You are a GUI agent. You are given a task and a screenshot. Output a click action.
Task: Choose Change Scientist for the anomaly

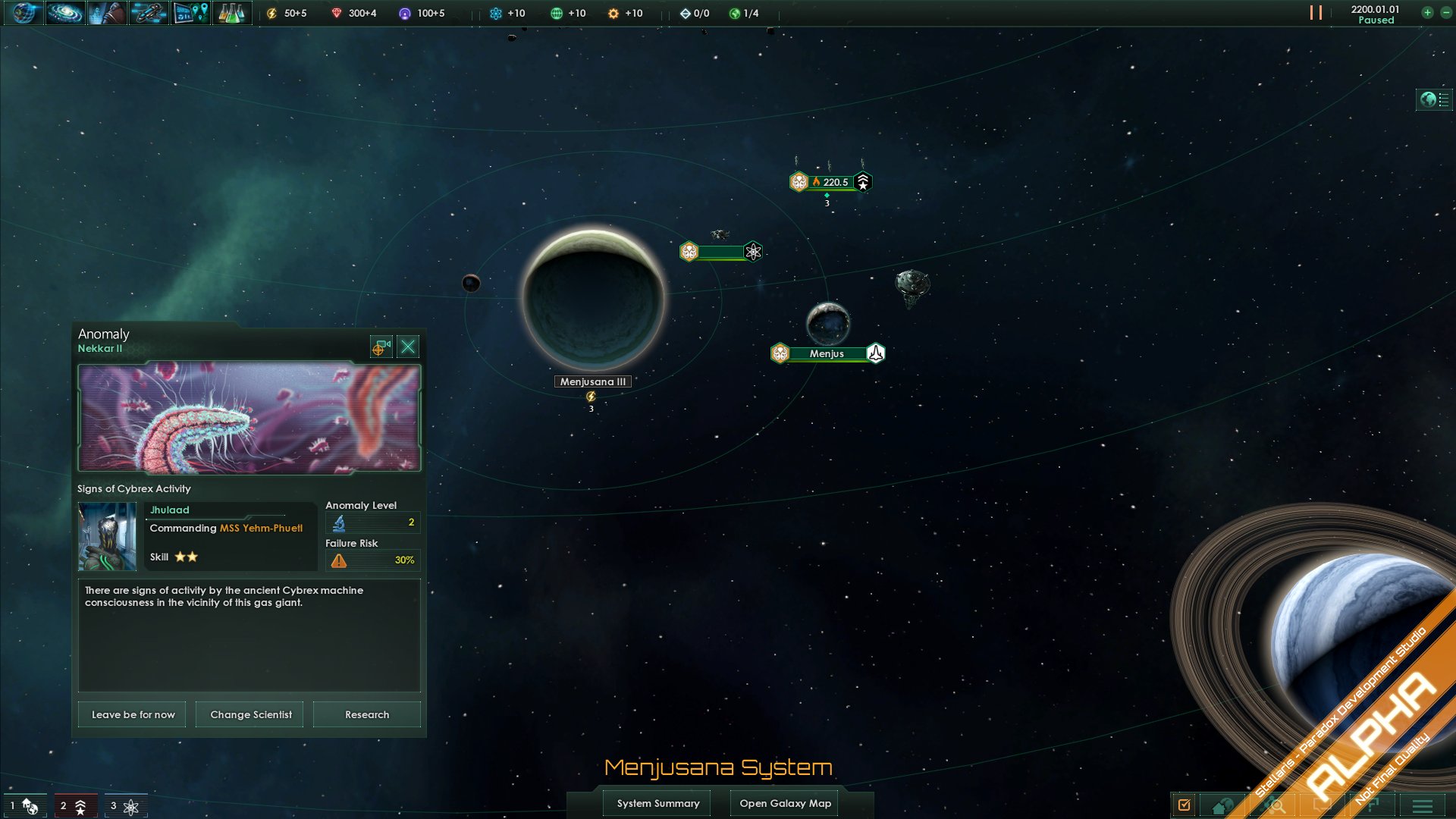tap(251, 714)
